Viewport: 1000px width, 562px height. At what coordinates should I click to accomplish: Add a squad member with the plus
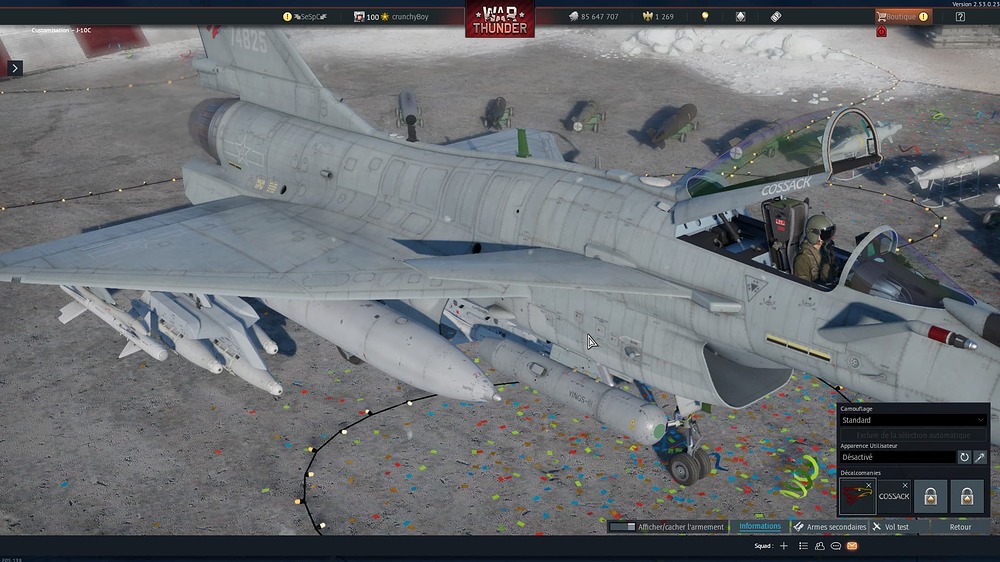(x=784, y=546)
